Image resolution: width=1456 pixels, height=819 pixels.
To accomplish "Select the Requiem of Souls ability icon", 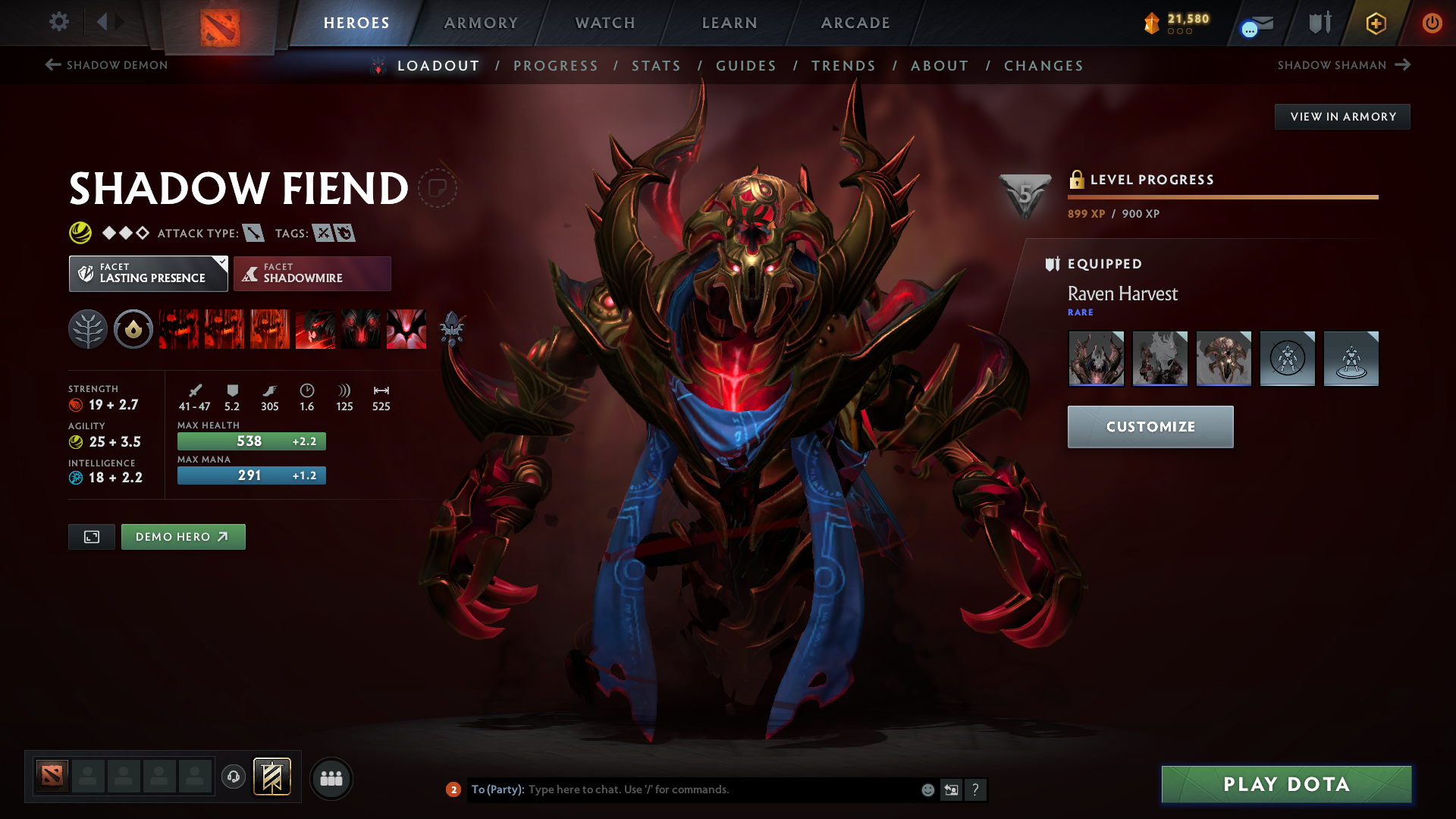I will point(406,329).
